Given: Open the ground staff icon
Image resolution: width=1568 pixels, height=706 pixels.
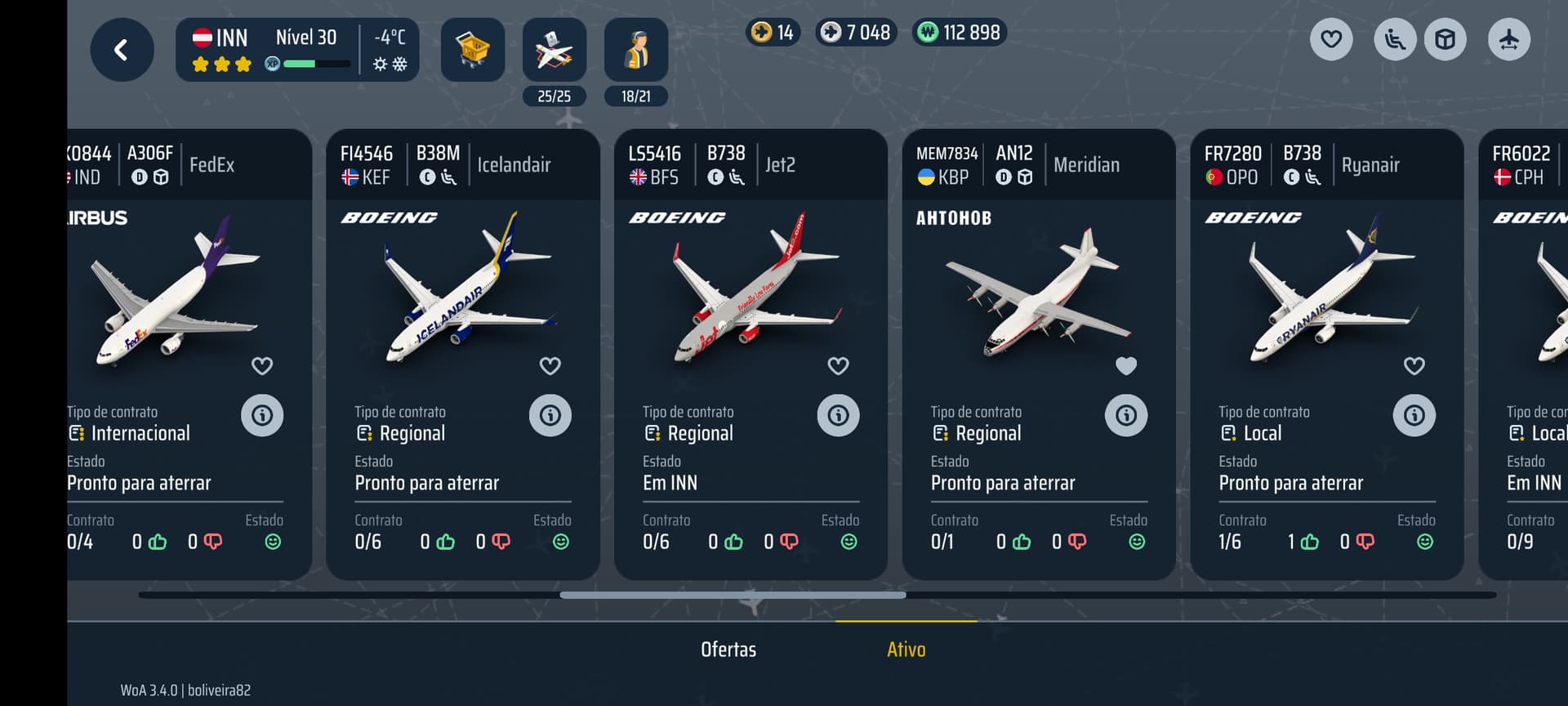Looking at the screenshot, I should click(635, 51).
